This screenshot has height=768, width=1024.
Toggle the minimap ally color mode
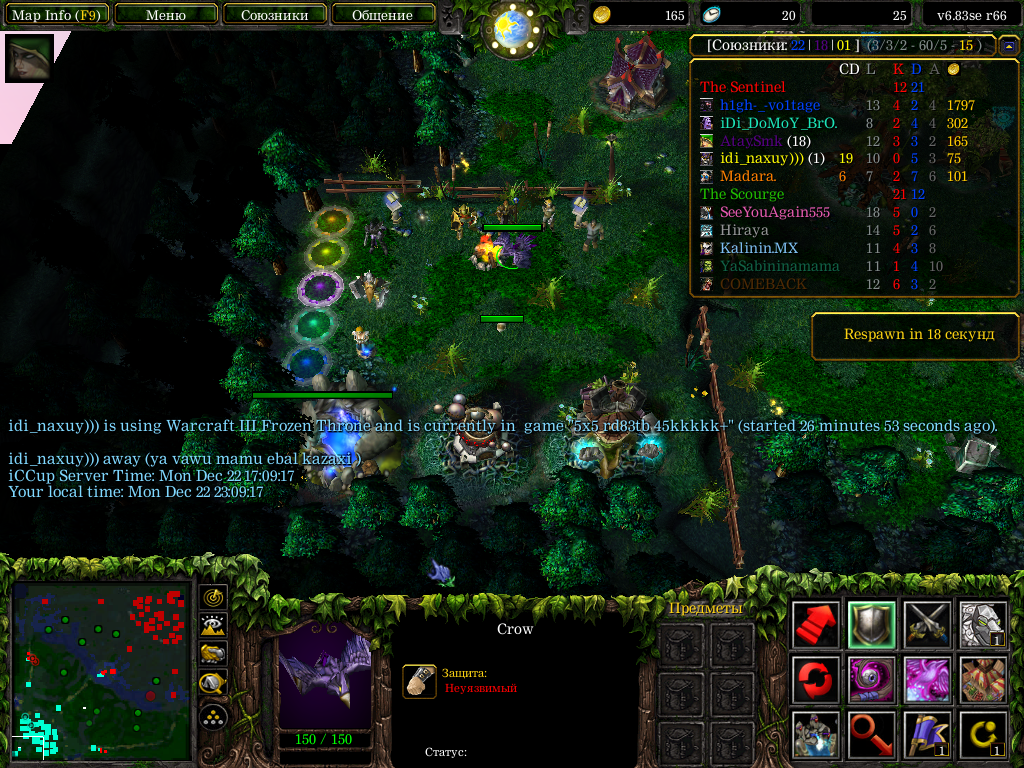tap(212, 655)
